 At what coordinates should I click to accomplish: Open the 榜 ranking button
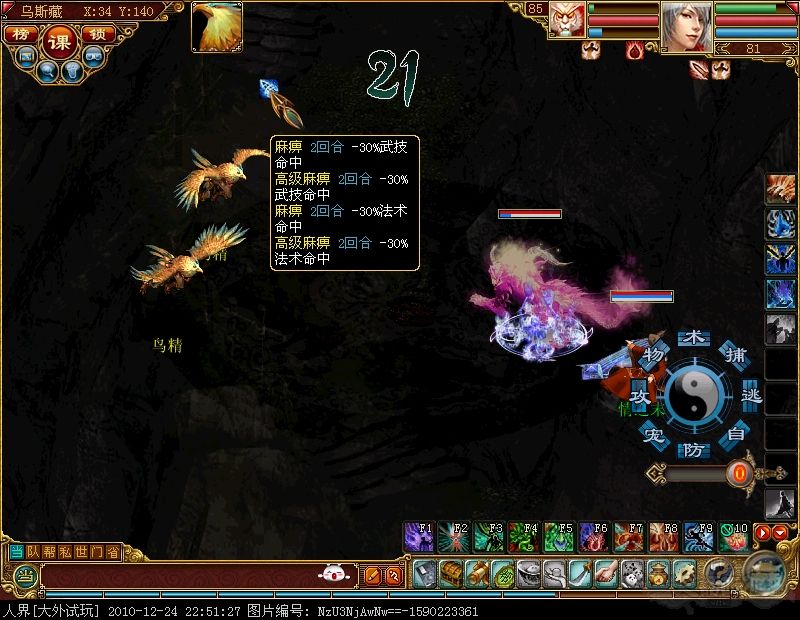click(x=19, y=33)
